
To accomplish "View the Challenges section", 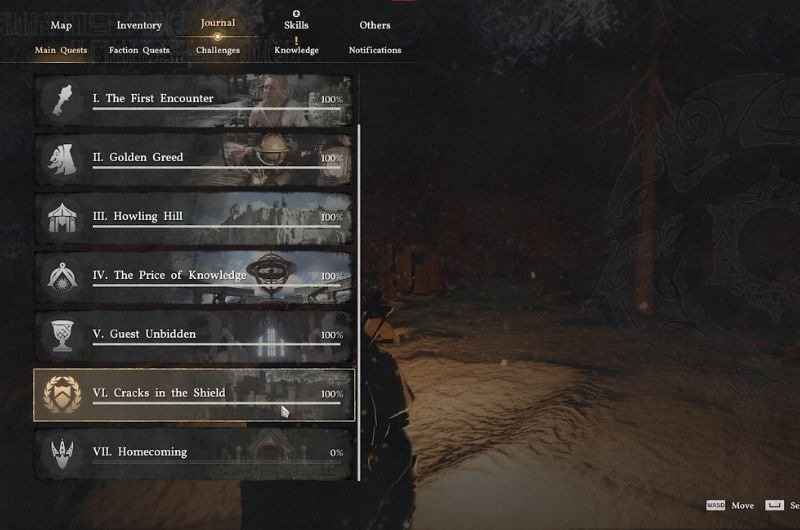I will (218, 50).
